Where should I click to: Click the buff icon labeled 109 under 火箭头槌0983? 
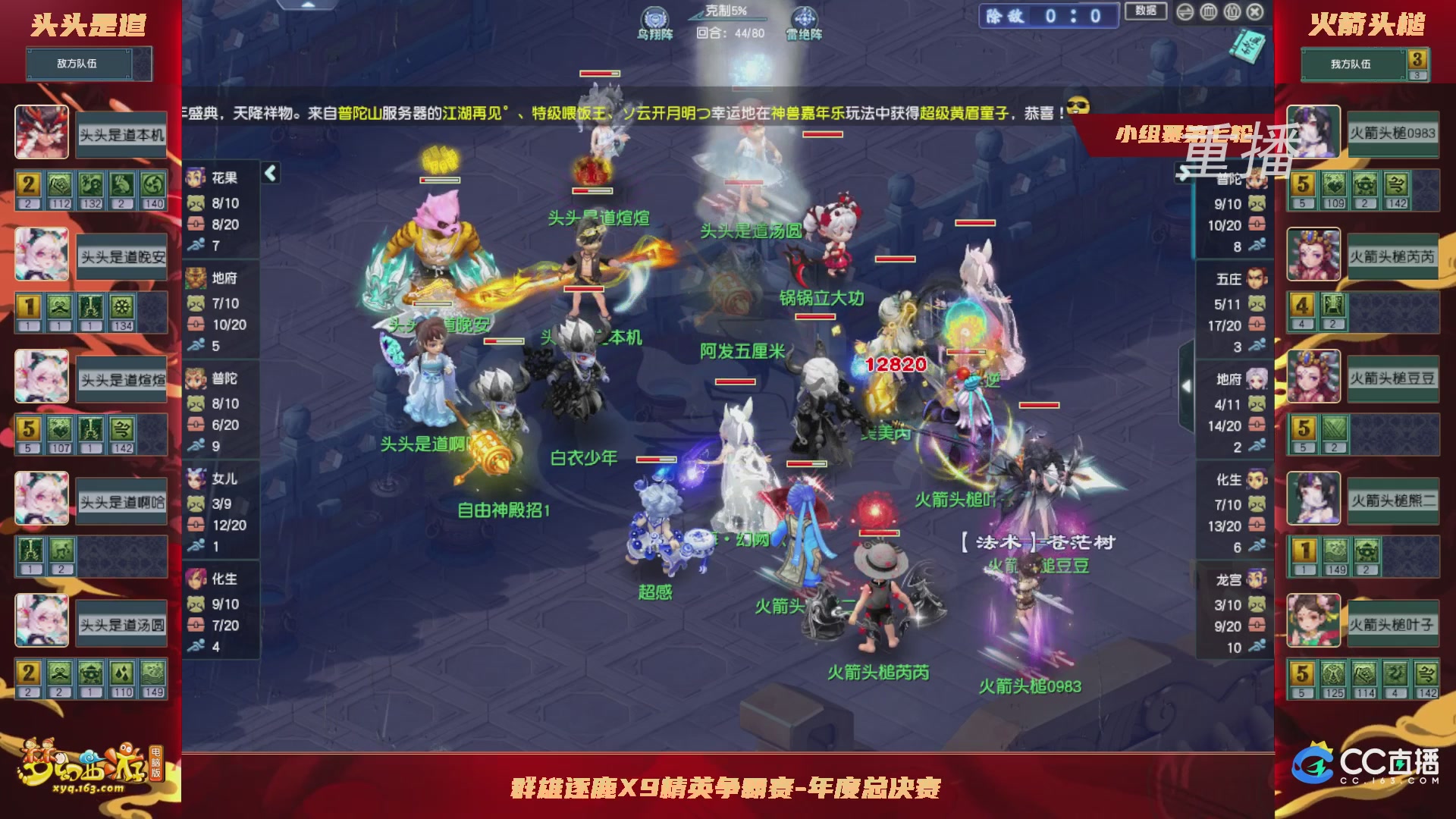pyautogui.click(x=1334, y=184)
